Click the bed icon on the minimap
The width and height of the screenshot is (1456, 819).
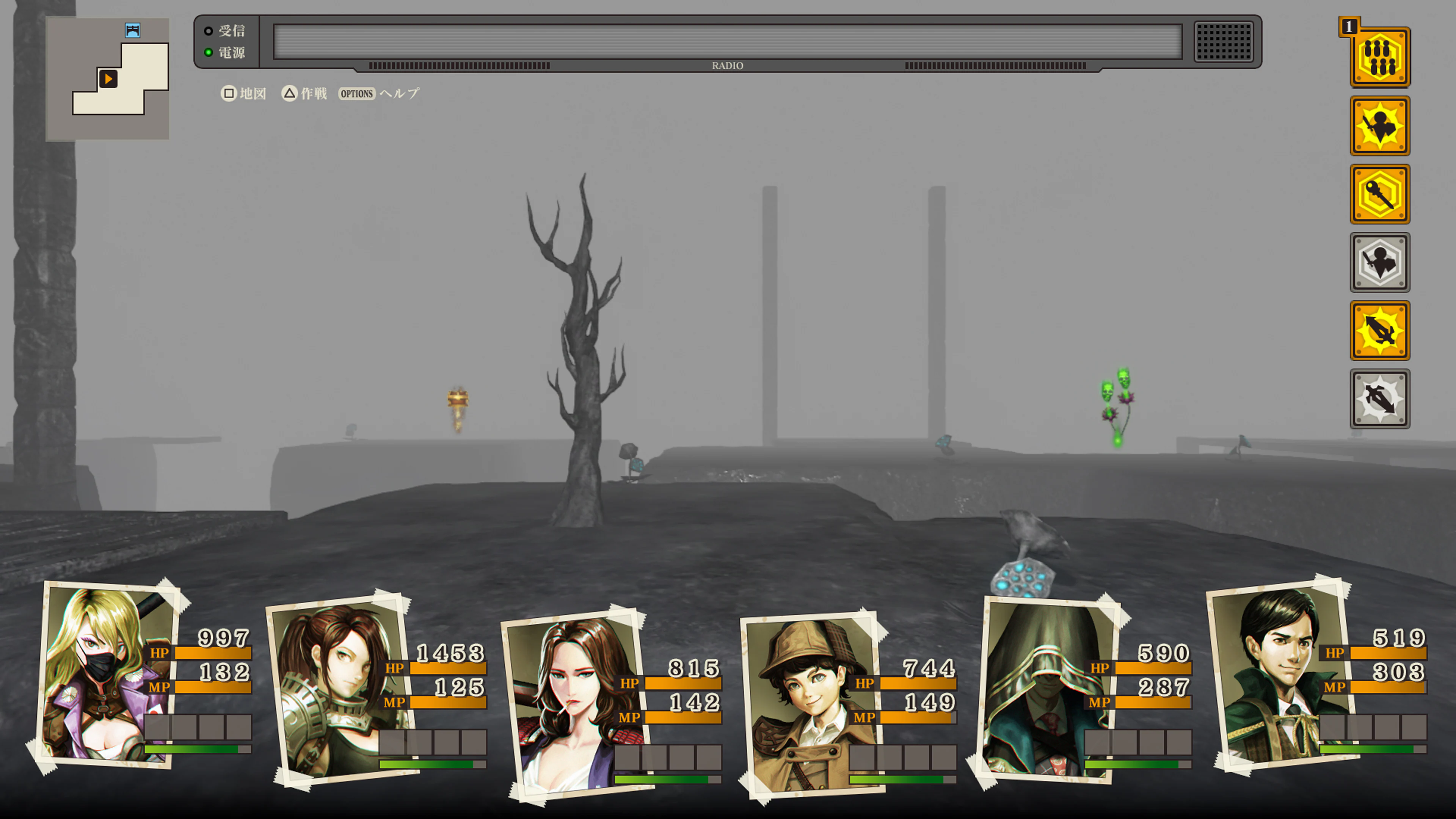click(132, 31)
